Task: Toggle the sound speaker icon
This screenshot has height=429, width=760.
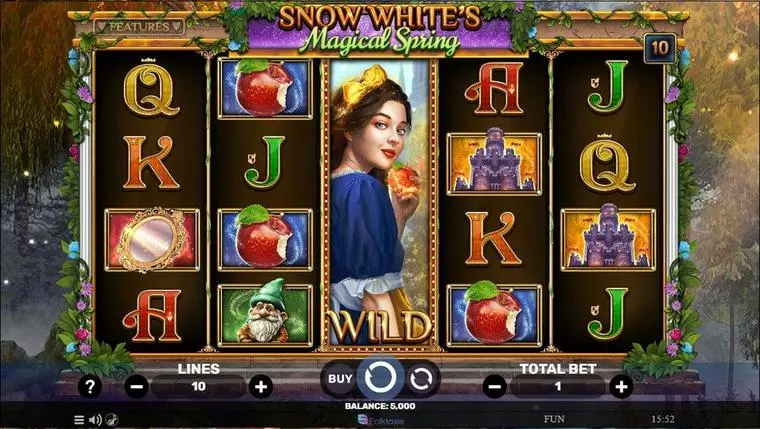Action: [x=95, y=419]
